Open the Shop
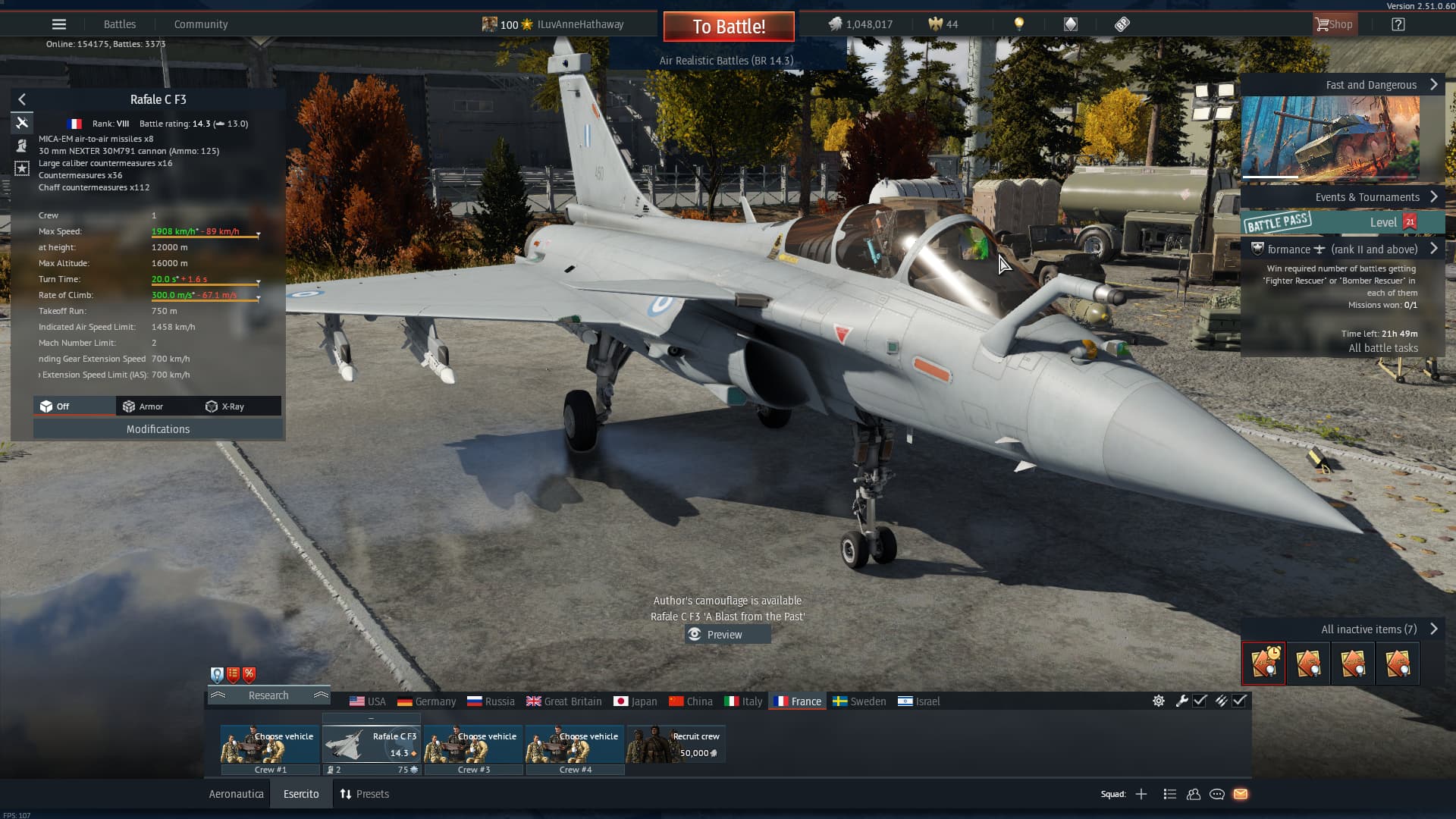The image size is (1456, 819). pos(1334,24)
